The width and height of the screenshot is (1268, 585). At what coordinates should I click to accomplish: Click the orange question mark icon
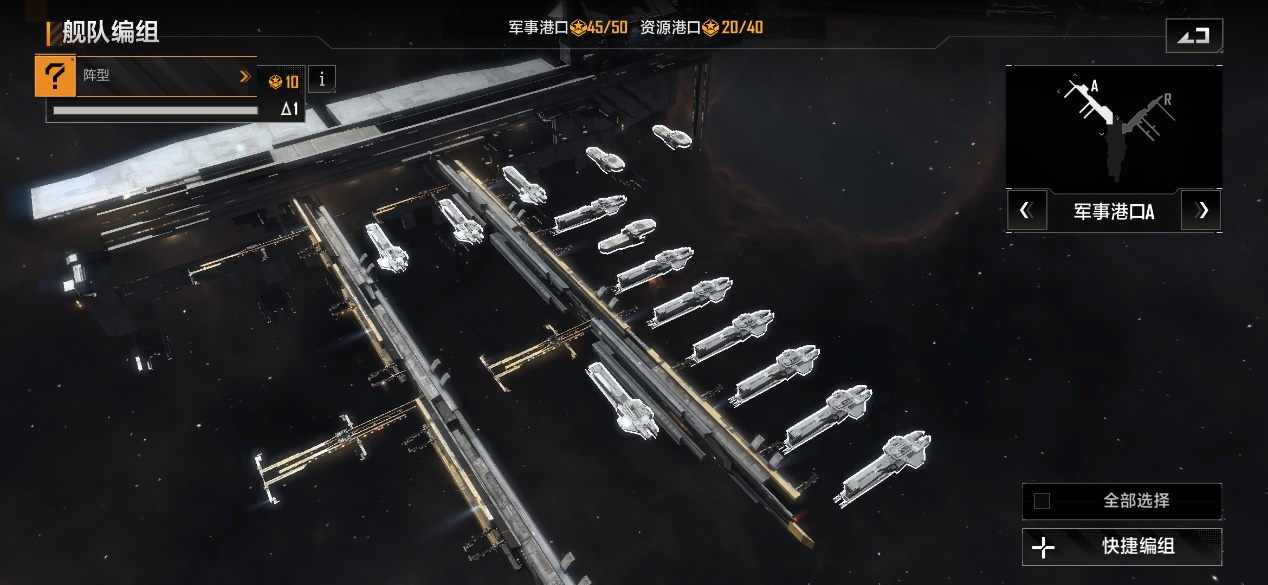pyautogui.click(x=56, y=77)
